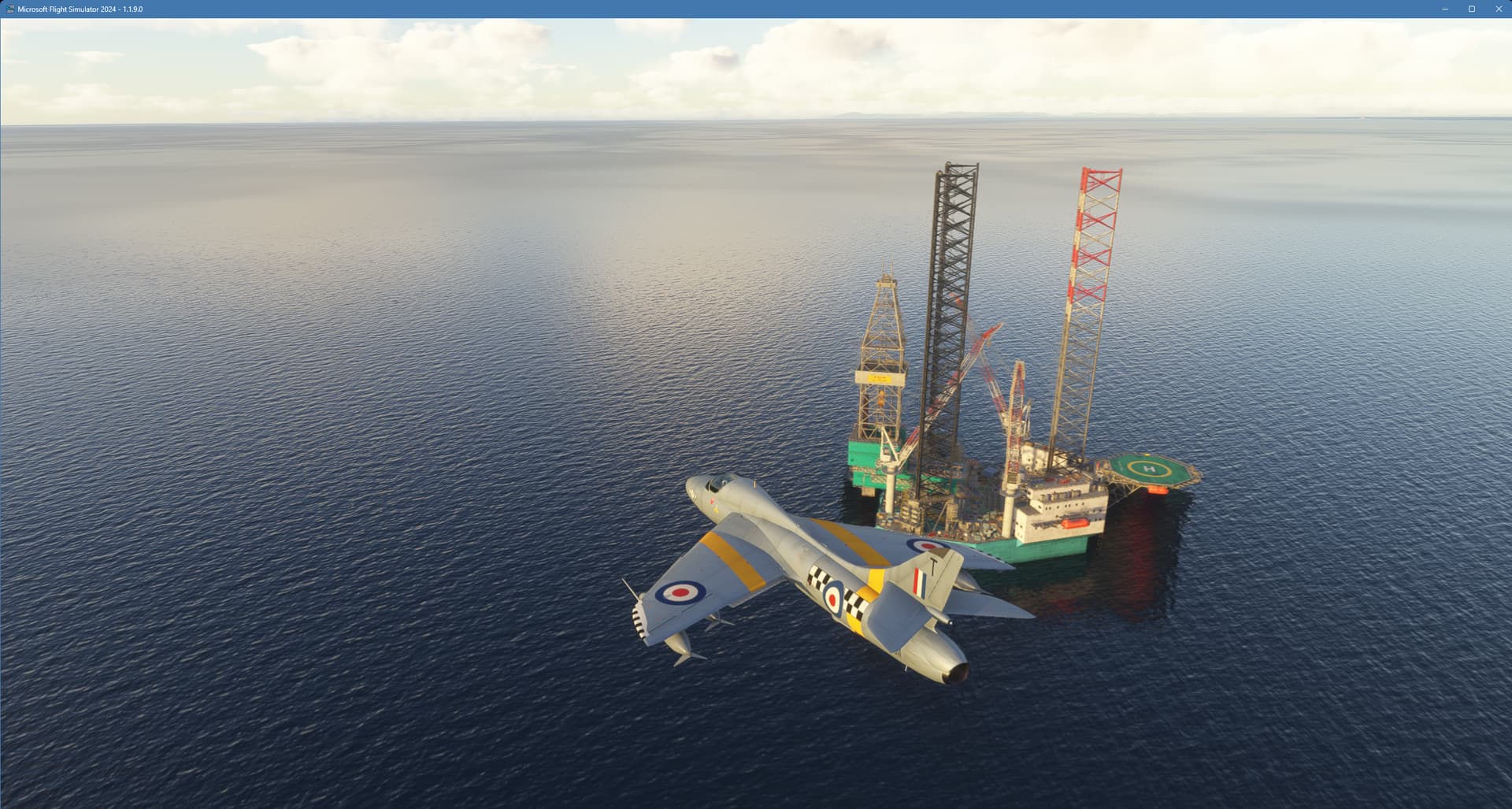1512x809 pixels.
Task: Close the Microsoft Flight Simulator window
Action: (x=1498, y=10)
